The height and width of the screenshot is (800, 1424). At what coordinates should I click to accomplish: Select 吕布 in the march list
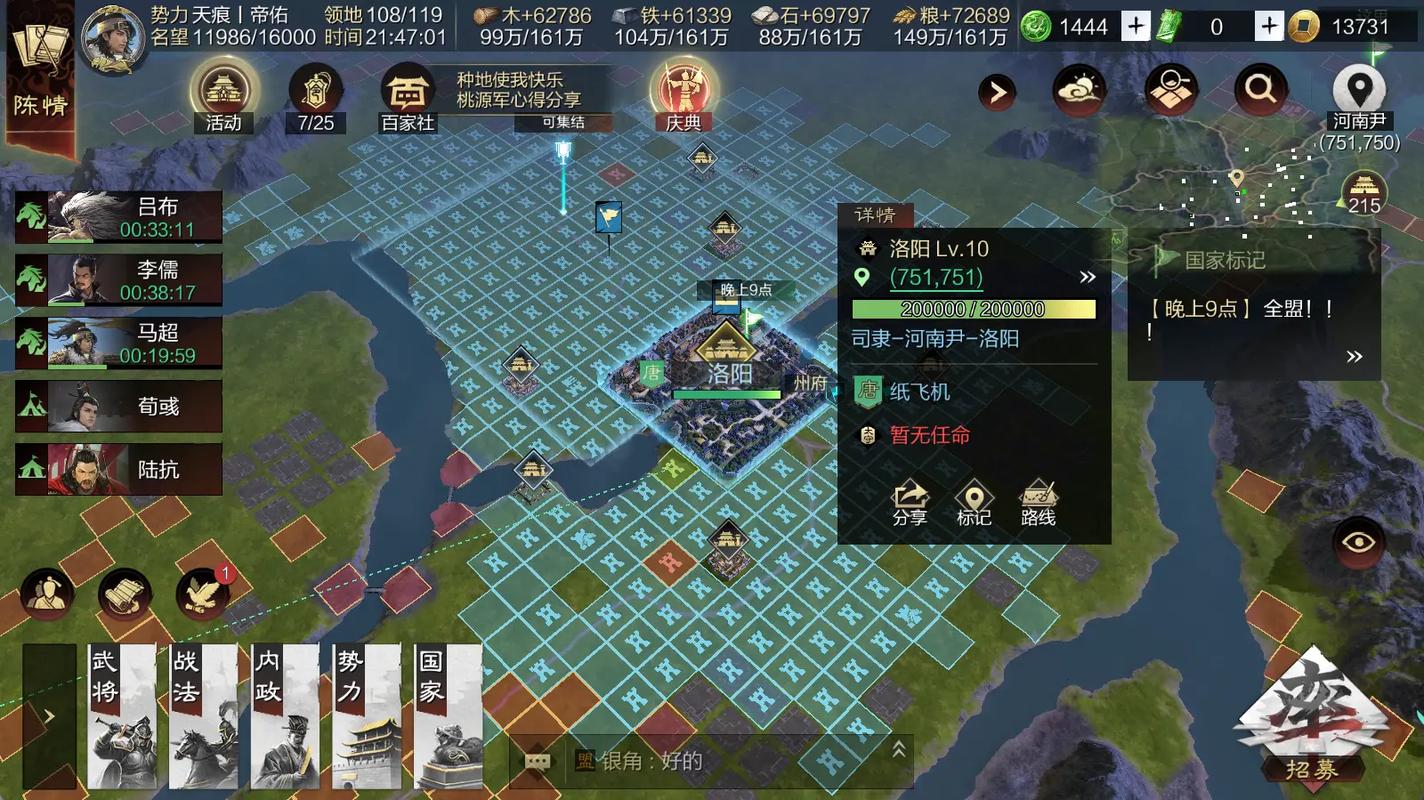click(x=117, y=215)
